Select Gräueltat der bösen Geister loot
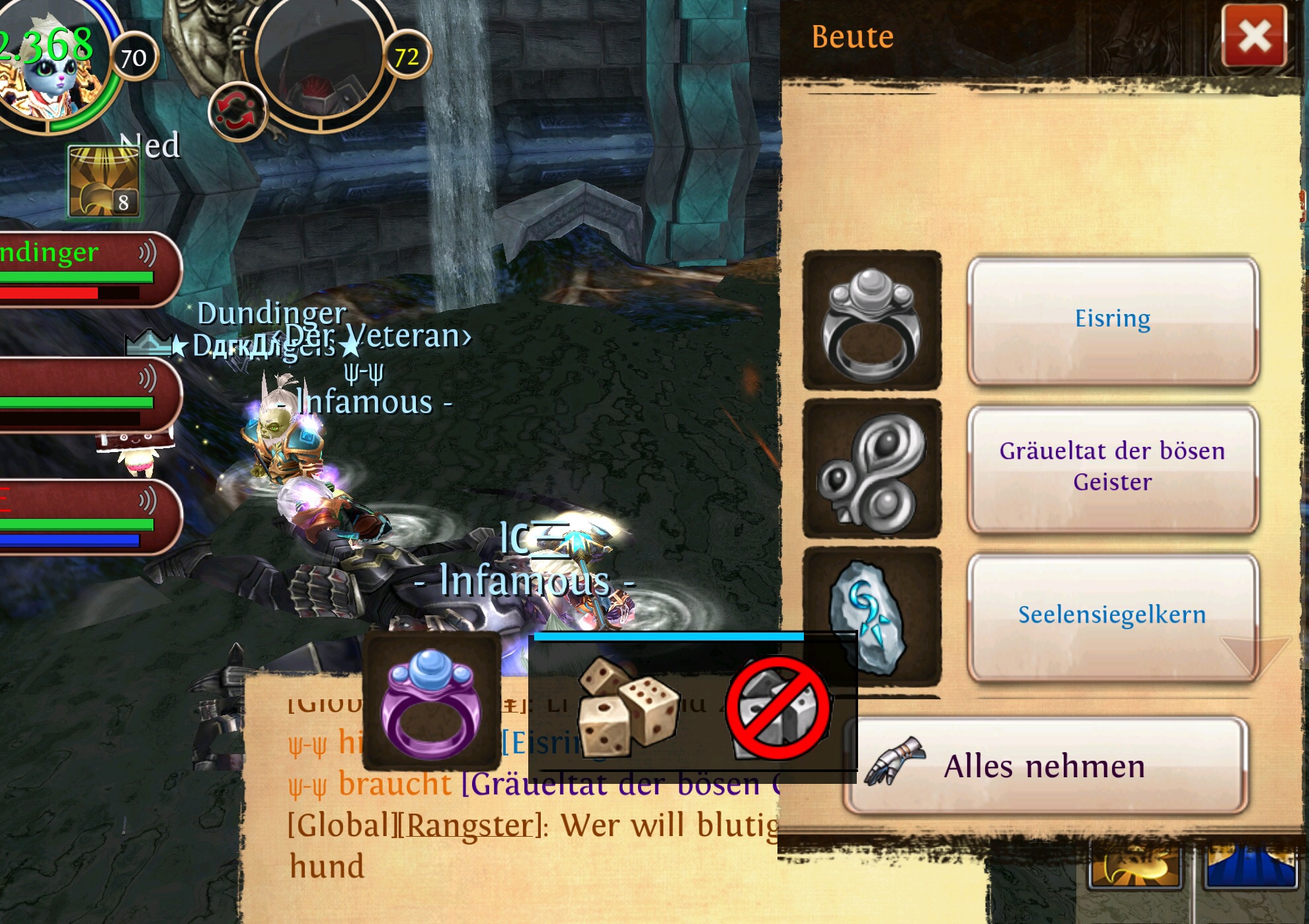 click(x=1112, y=468)
